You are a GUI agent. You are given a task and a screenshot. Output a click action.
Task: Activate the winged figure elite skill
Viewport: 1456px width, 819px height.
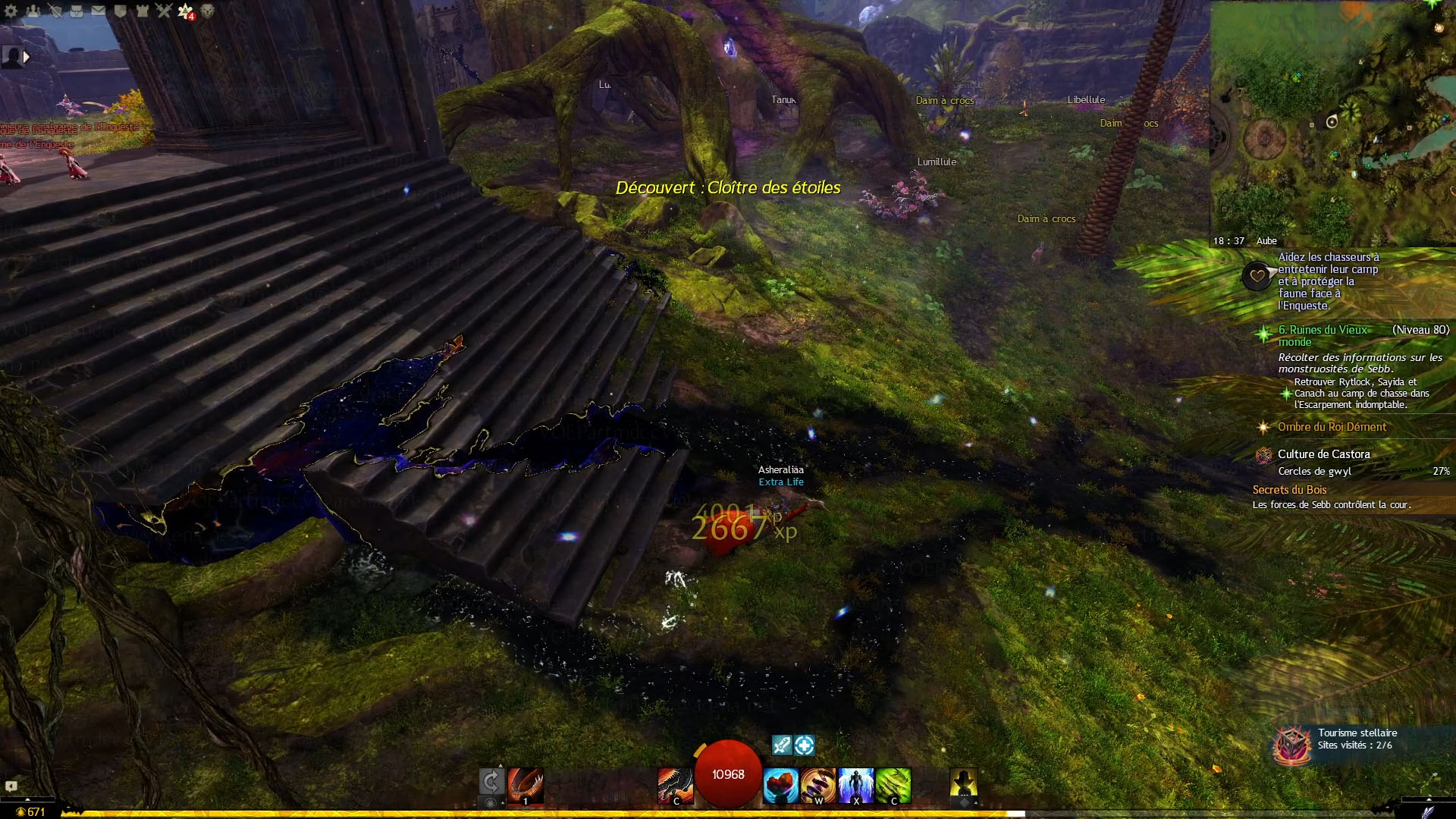coord(856,785)
